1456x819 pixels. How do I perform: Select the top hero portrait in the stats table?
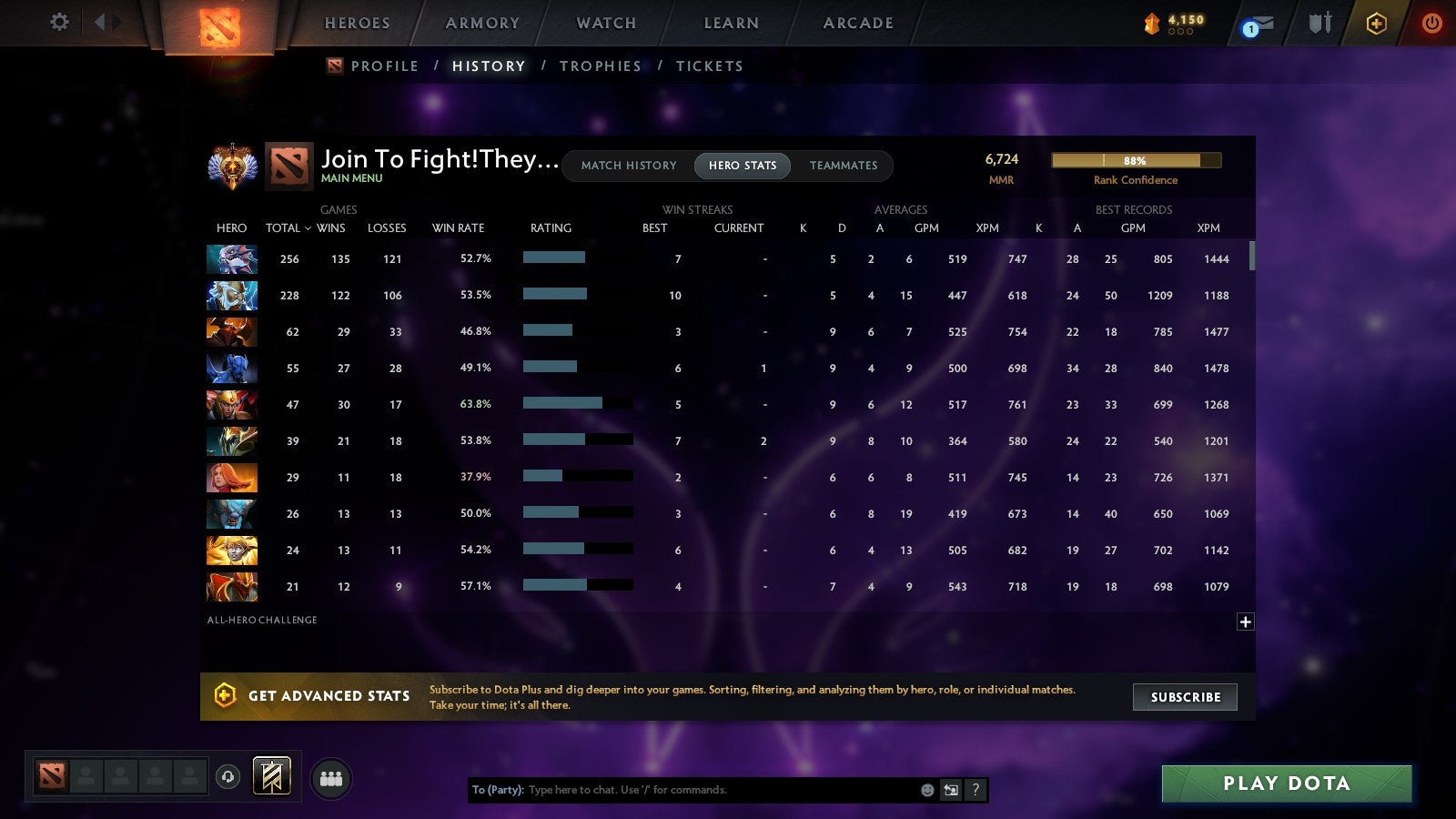pyautogui.click(x=231, y=258)
